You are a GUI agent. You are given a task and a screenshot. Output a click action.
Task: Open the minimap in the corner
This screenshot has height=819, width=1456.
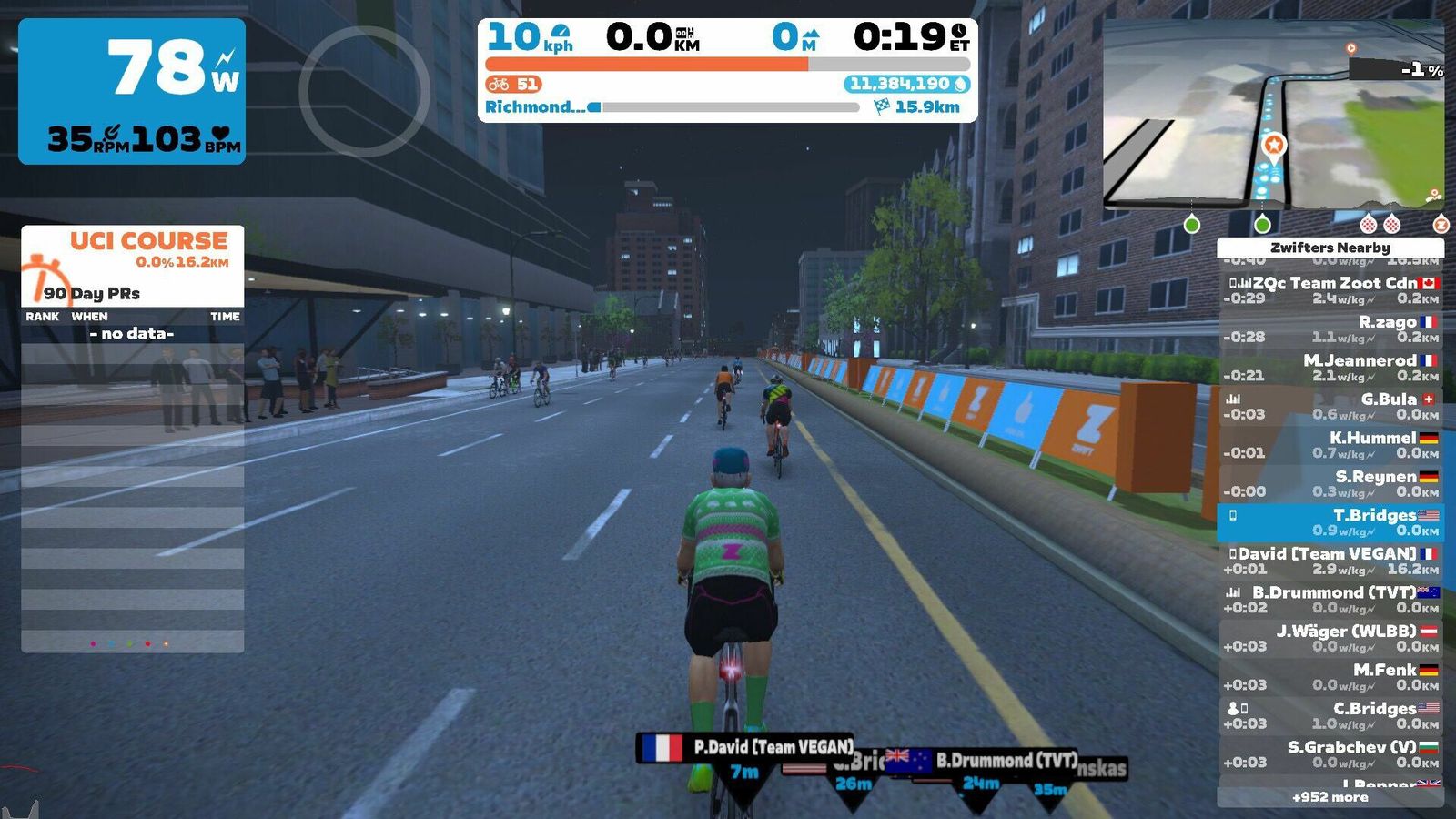pos(1272,116)
